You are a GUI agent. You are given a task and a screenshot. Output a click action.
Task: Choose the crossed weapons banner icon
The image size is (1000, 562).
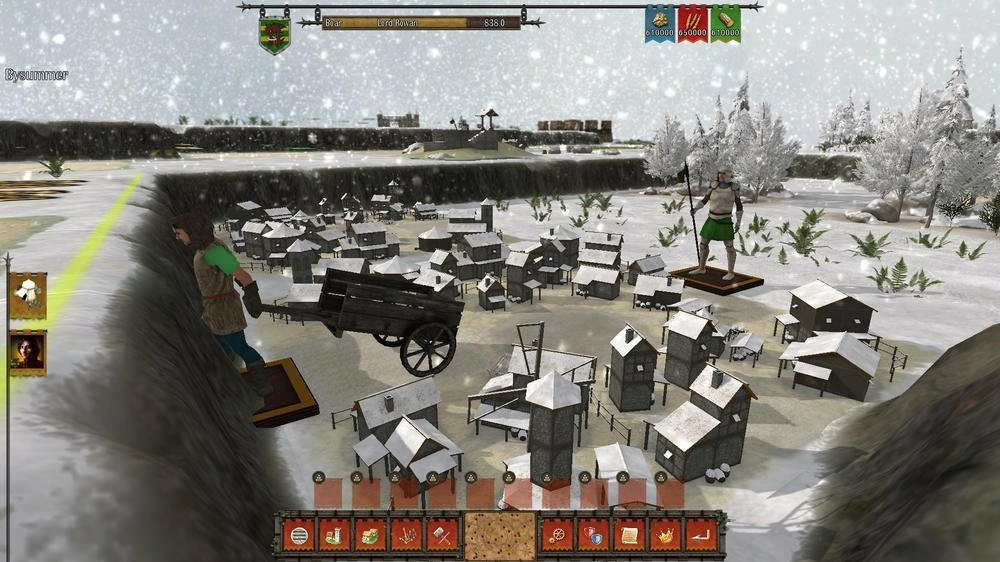tap(406, 536)
